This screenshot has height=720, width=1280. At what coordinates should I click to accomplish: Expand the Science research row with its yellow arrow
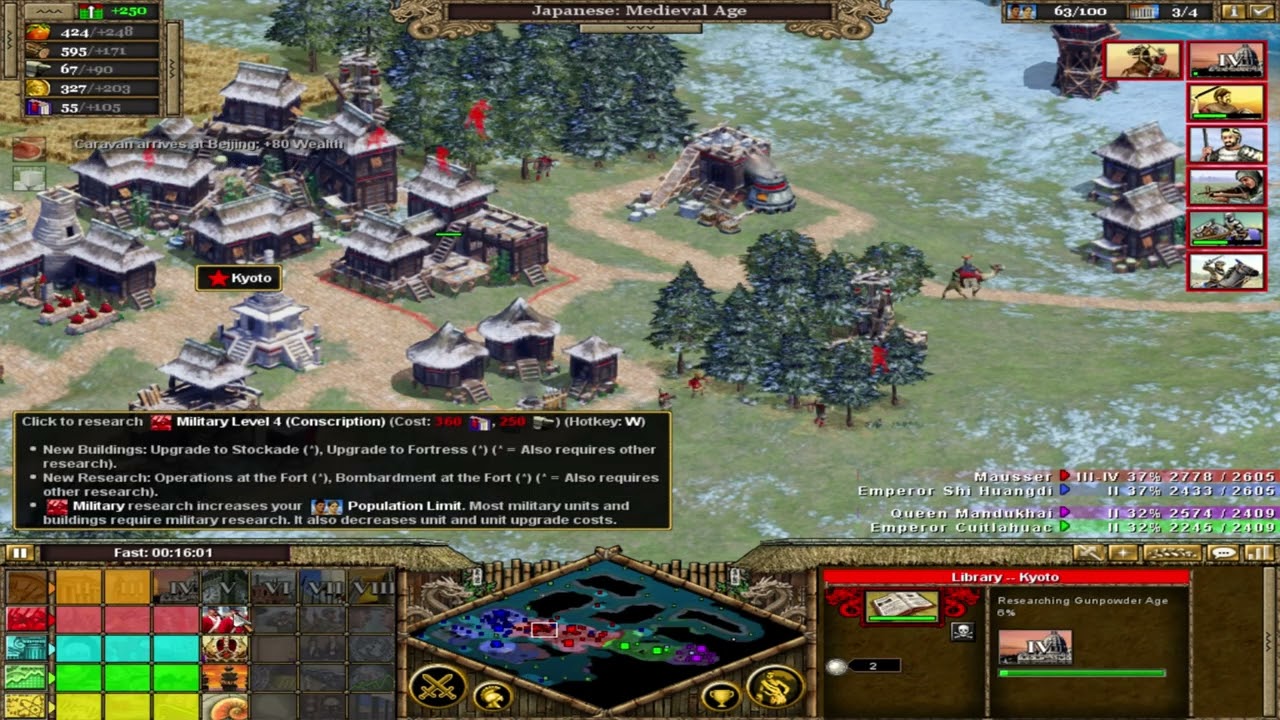pyautogui.click(x=50, y=706)
